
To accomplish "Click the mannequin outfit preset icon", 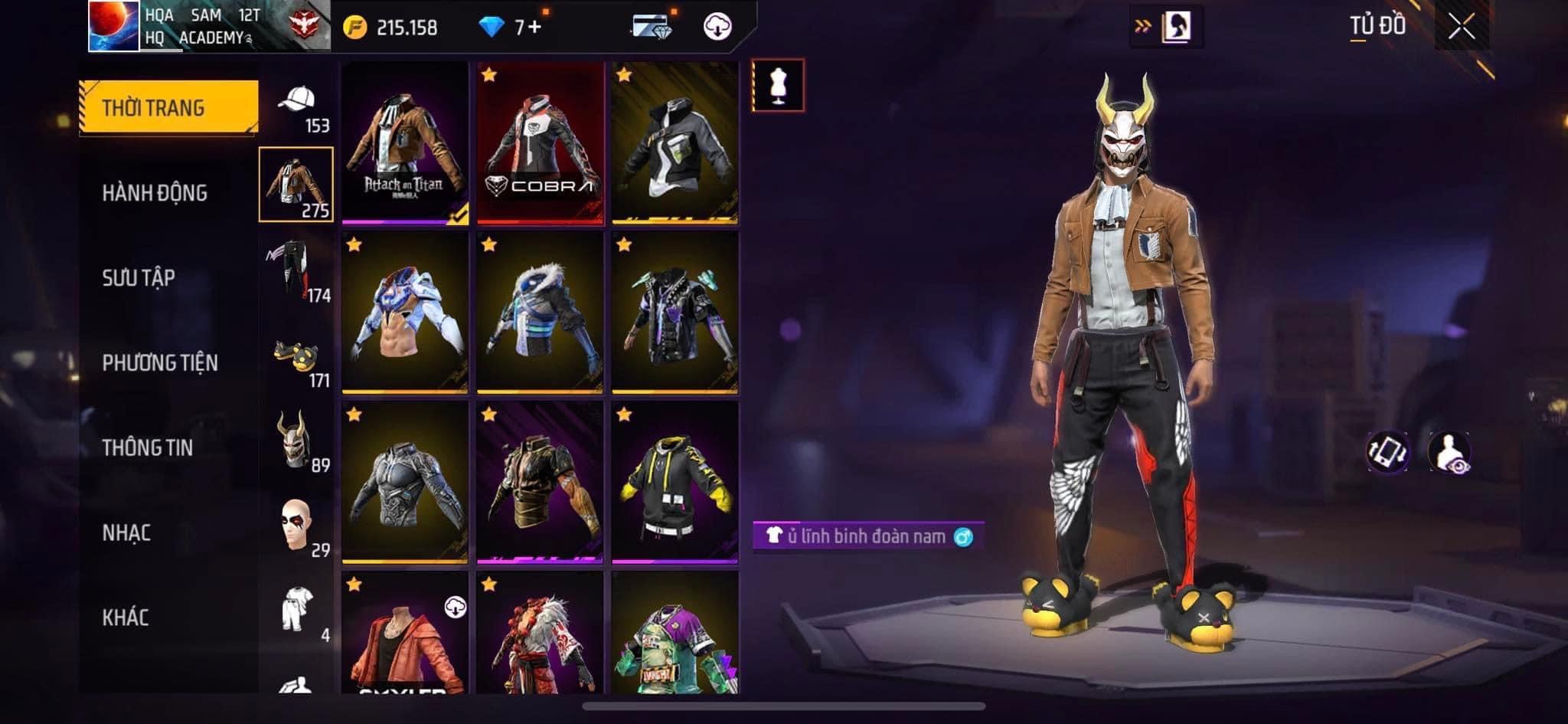I will 778,85.
